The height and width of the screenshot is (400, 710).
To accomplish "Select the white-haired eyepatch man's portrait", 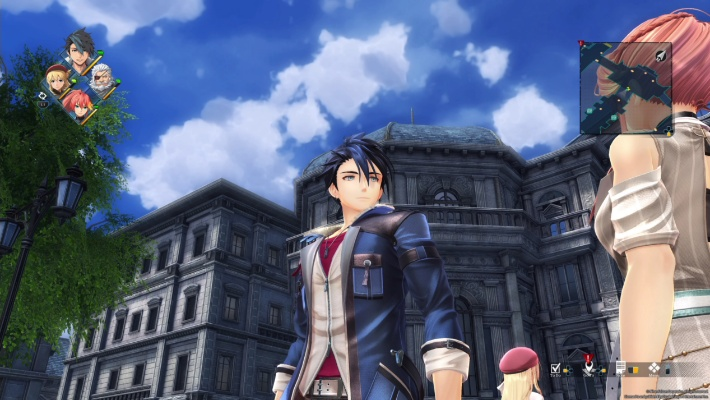I will click(102, 77).
